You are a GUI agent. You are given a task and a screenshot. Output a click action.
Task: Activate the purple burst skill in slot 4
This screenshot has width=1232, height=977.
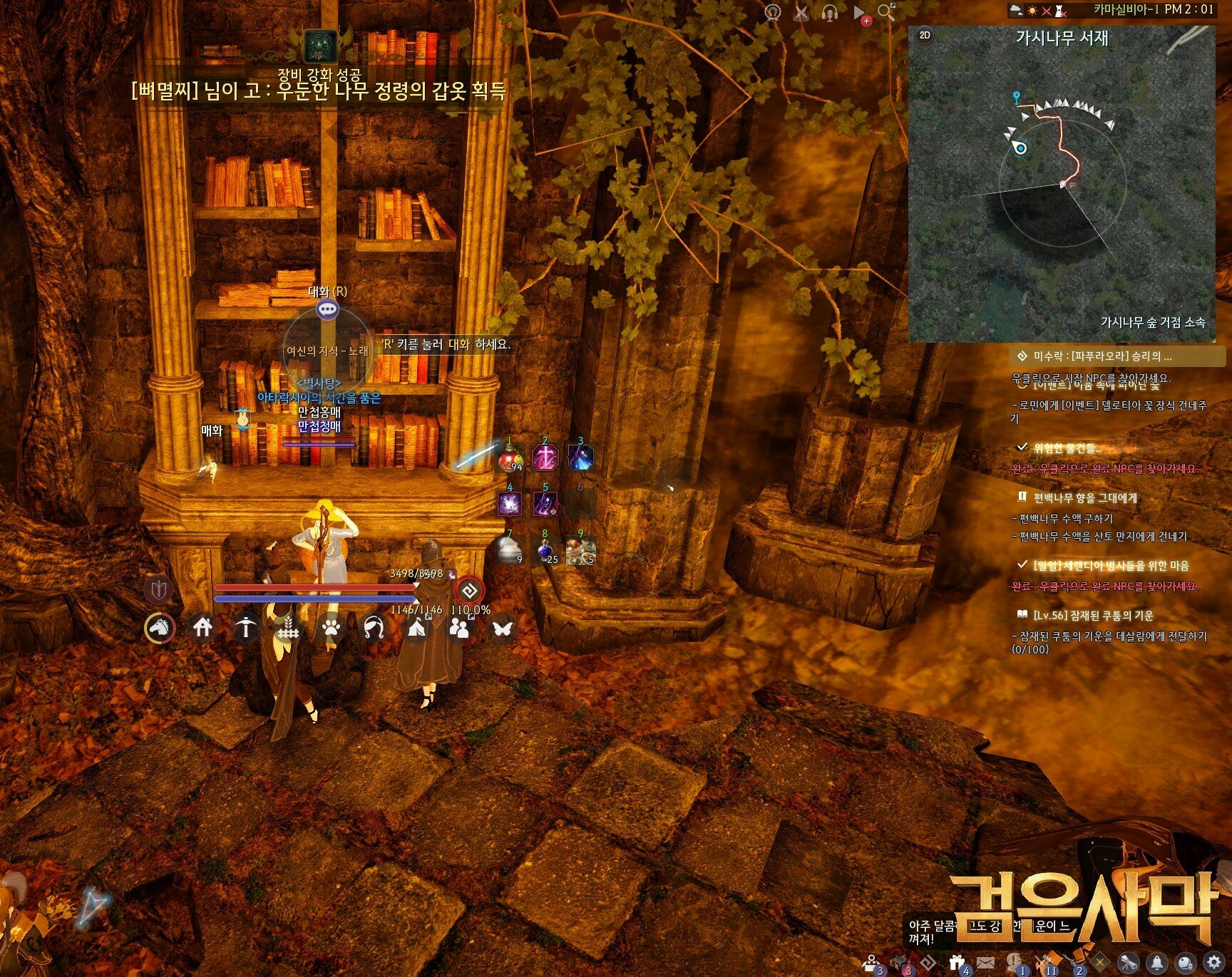pyautogui.click(x=510, y=504)
